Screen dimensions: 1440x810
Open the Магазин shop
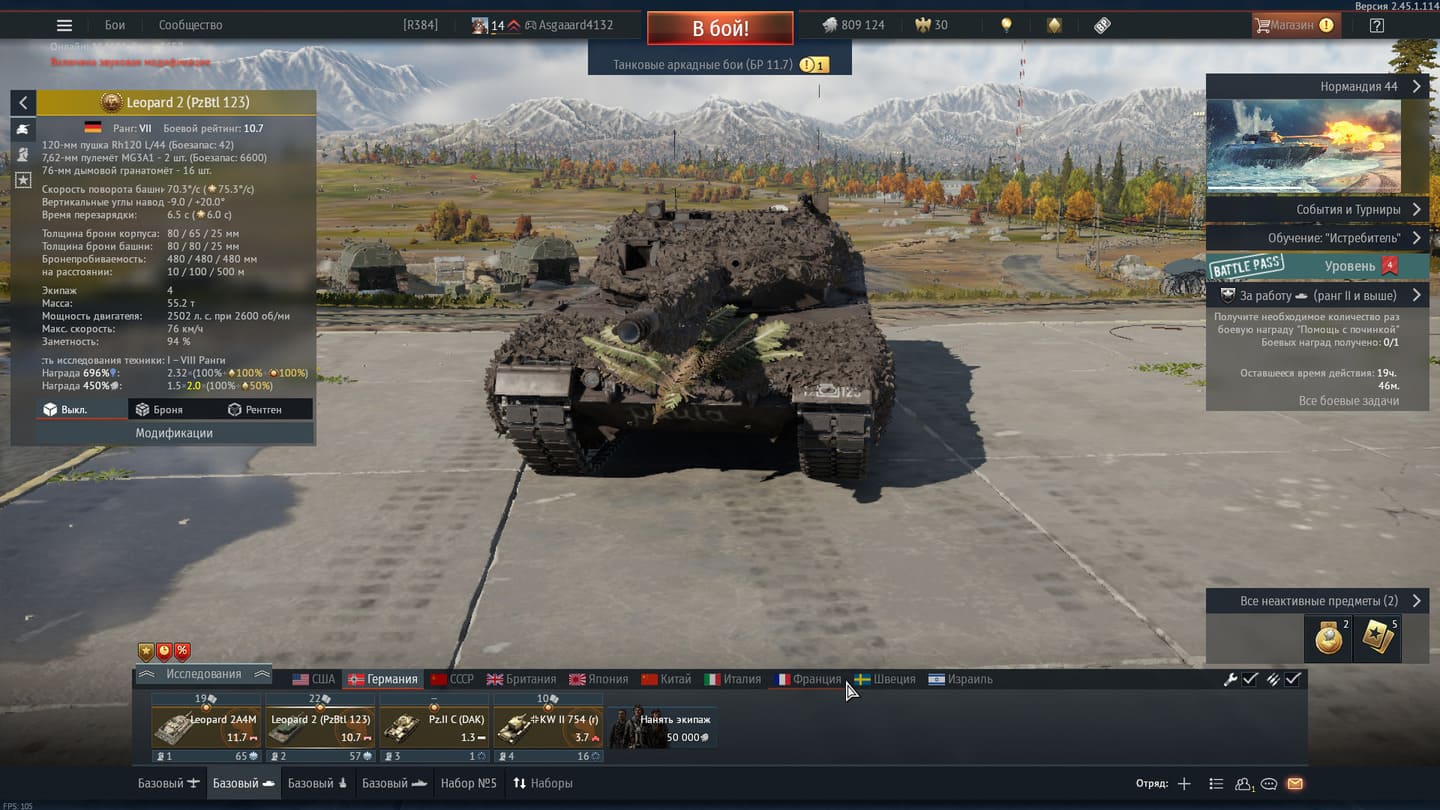pyautogui.click(x=1297, y=25)
